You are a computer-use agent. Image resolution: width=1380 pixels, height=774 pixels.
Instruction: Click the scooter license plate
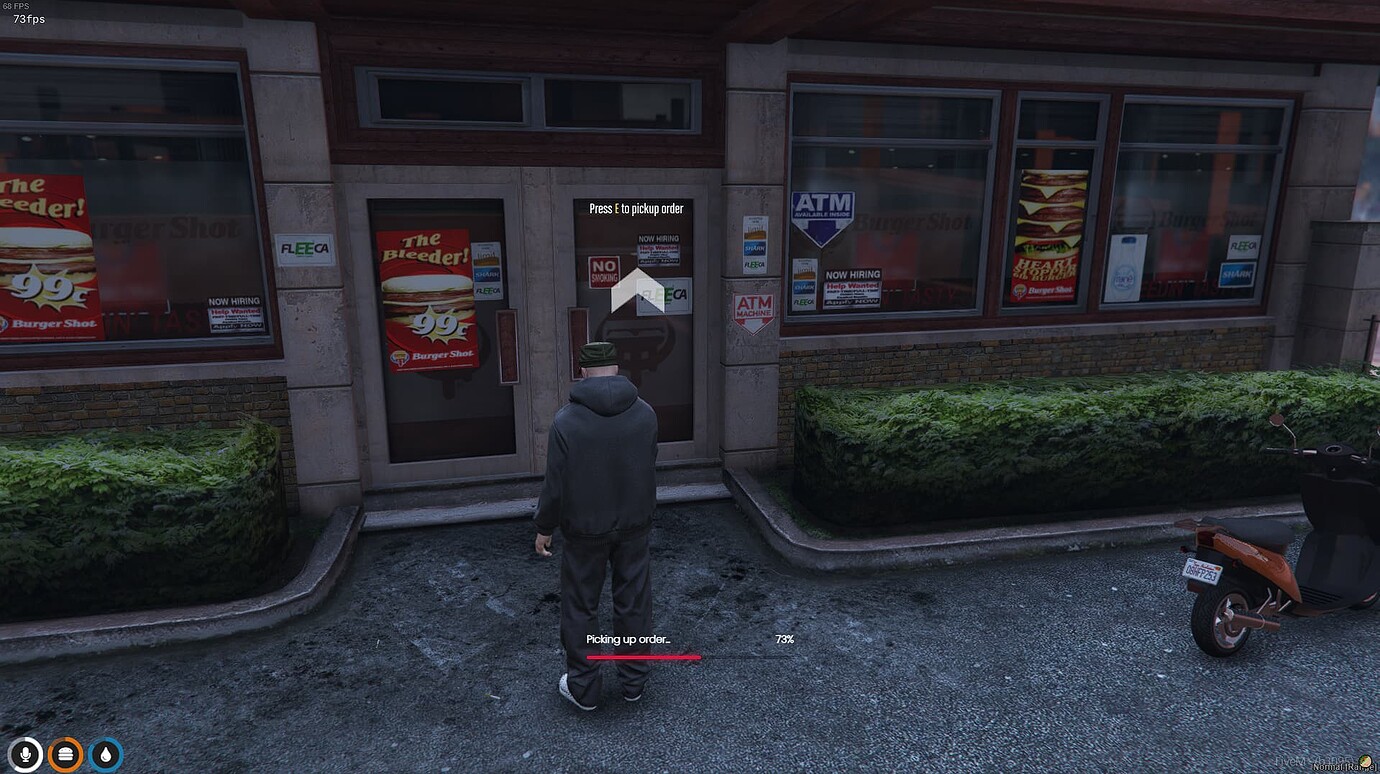click(x=1204, y=571)
